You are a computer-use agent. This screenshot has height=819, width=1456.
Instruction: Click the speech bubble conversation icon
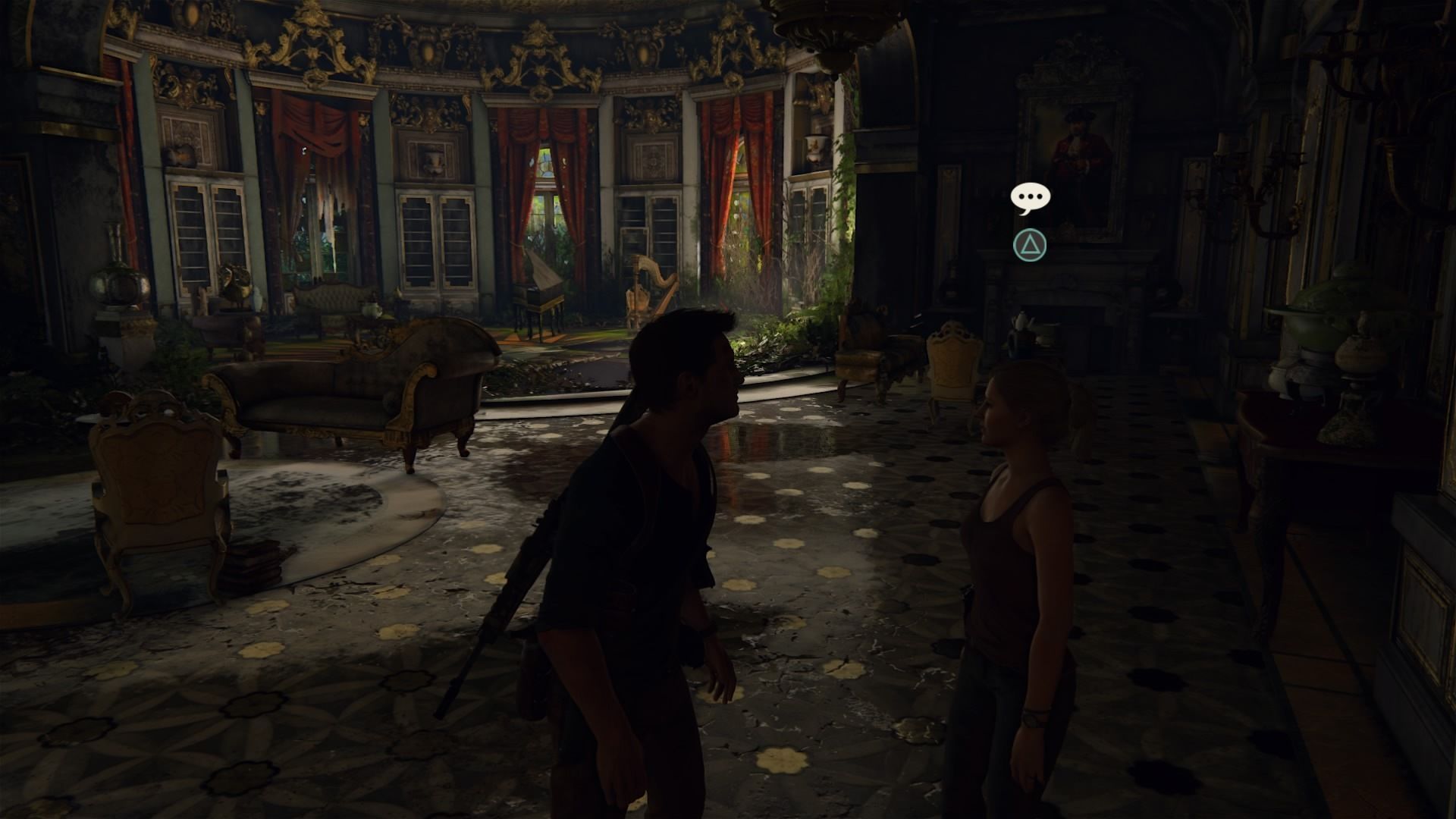pyautogui.click(x=1030, y=199)
